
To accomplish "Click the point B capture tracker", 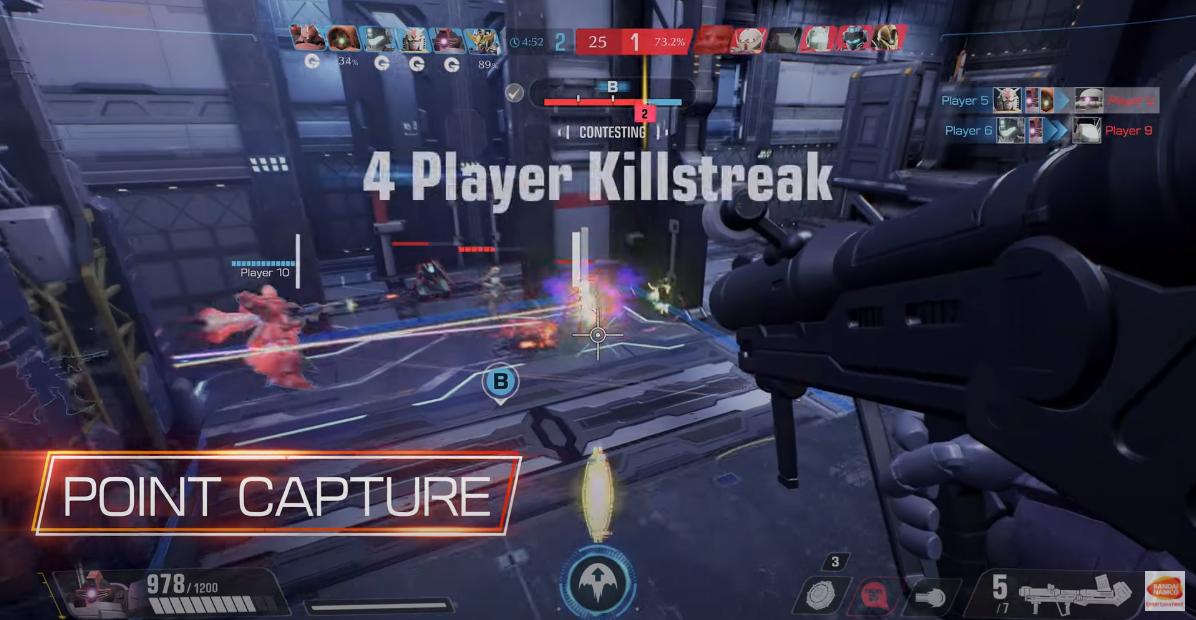I will (612, 94).
